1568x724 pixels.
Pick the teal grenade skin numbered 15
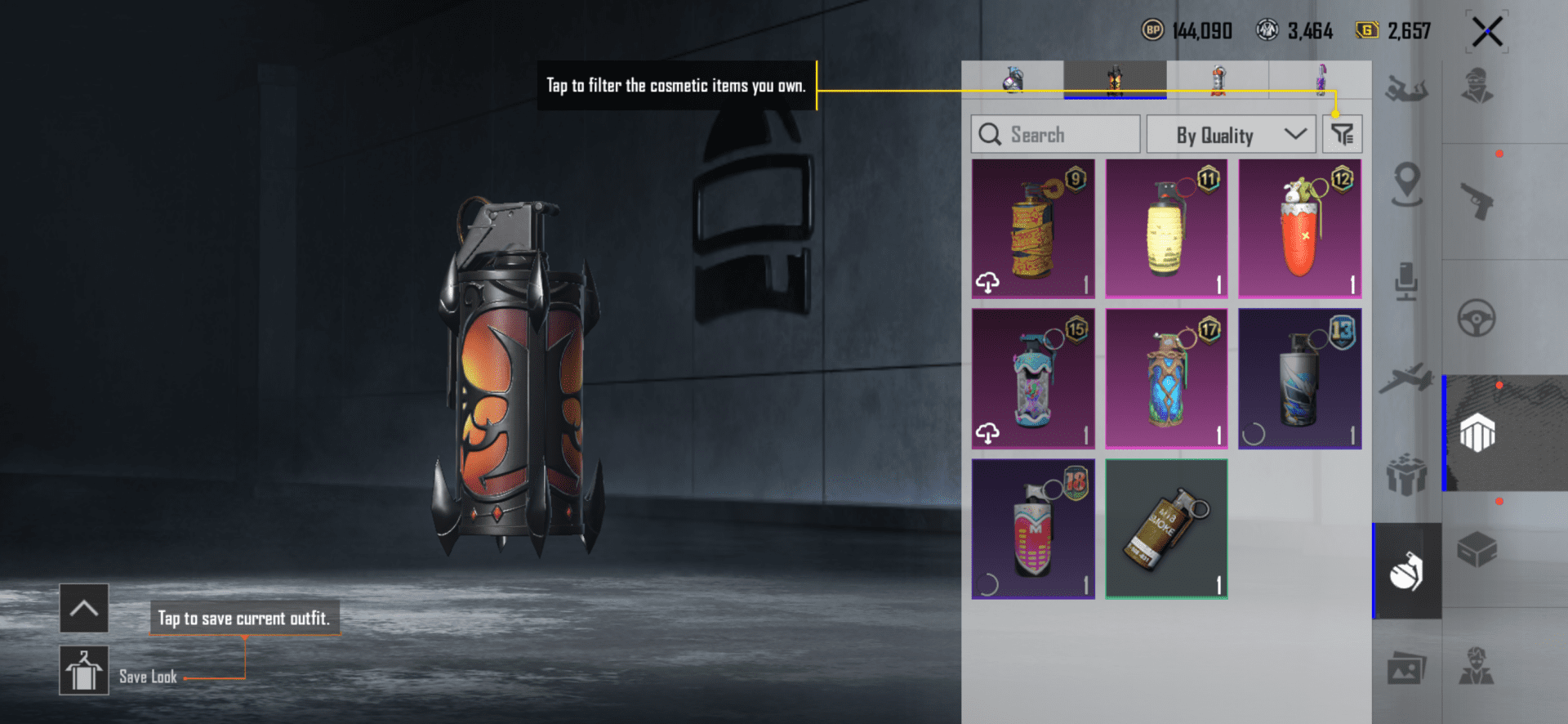pyautogui.click(x=1033, y=379)
